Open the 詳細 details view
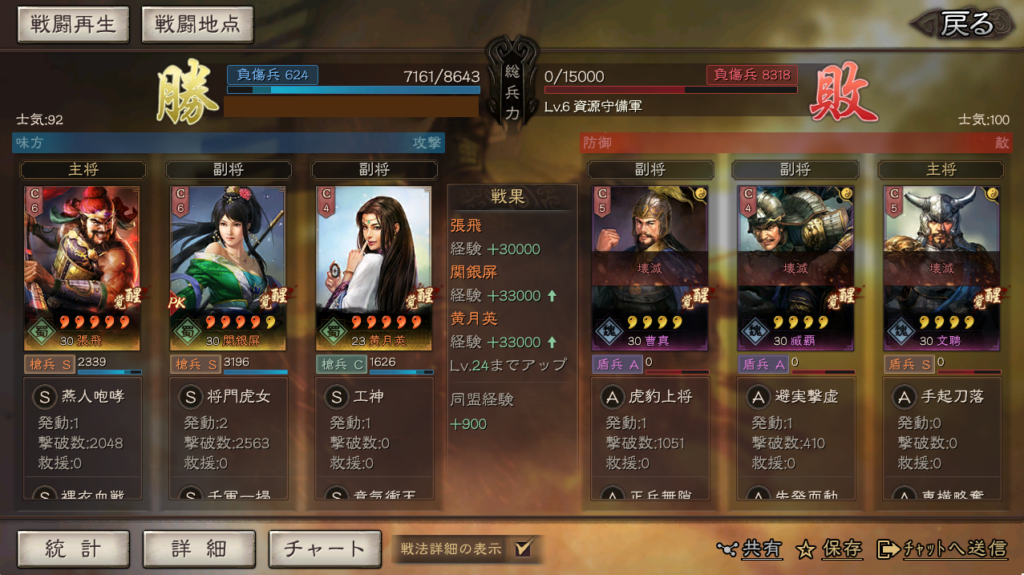Screen dimensions: 1024x575 tap(199, 548)
